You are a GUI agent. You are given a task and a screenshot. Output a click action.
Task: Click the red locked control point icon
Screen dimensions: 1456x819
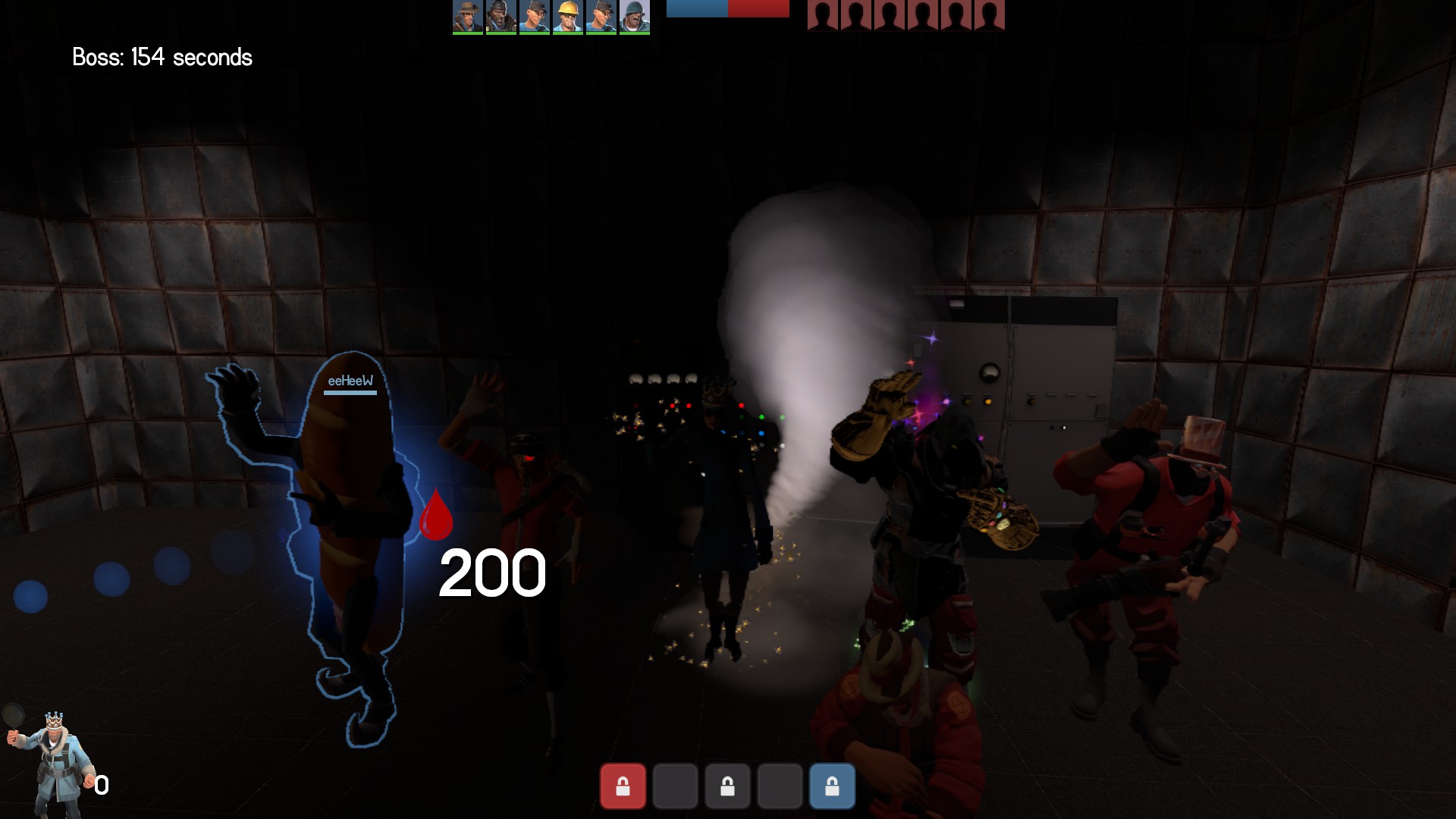pos(623,786)
